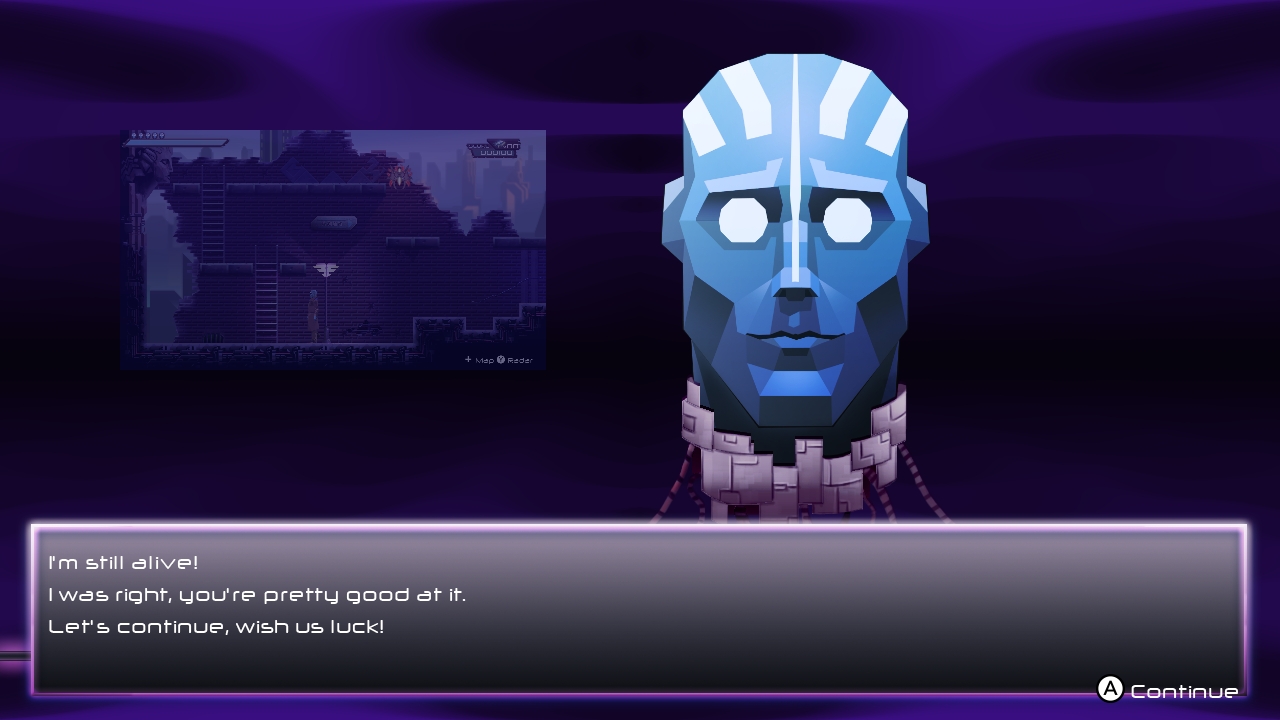Advance the "I'm still alive!" dialogue box
Viewport: 1280px width, 720px height.
(x=638, y=608)
